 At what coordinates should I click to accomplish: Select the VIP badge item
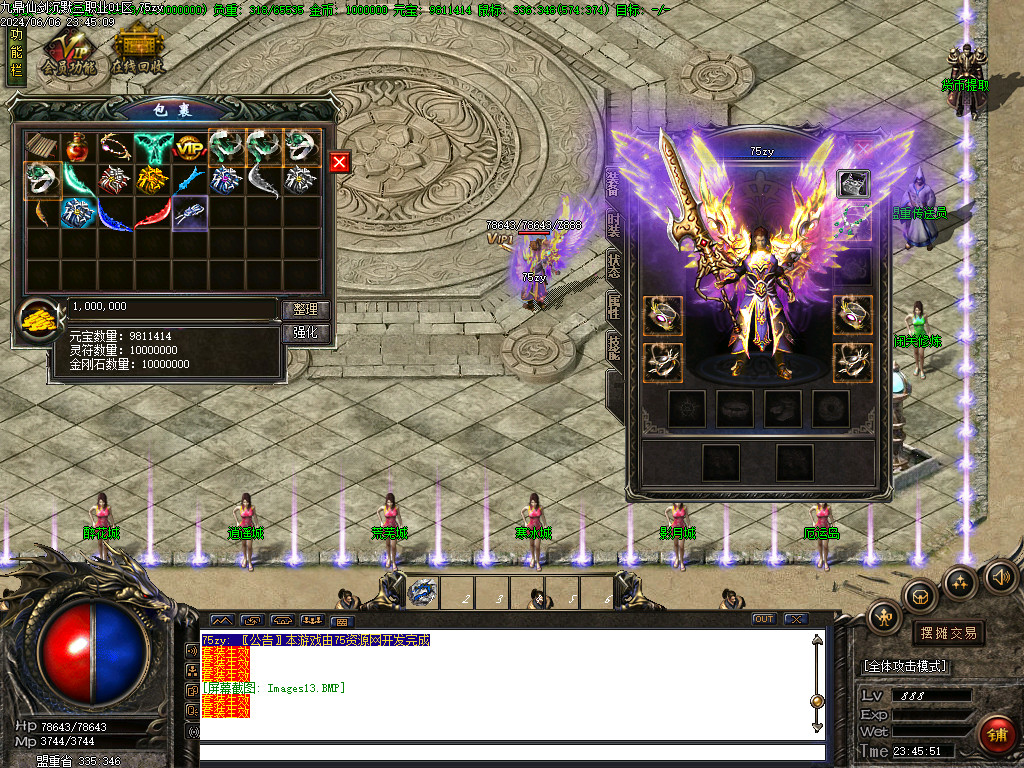(189, 148)
